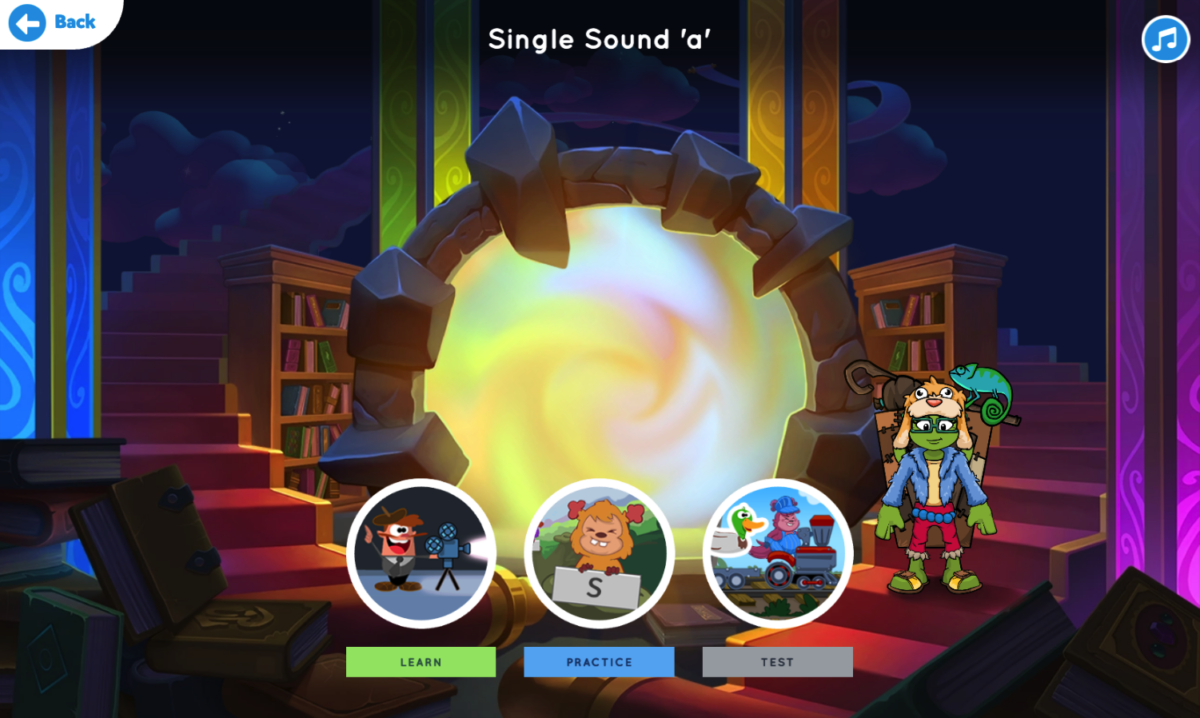The height and width of the screenshot is (718, 1200).
Task: Start the grey TEST button
Action: click(x=777, y=662)
